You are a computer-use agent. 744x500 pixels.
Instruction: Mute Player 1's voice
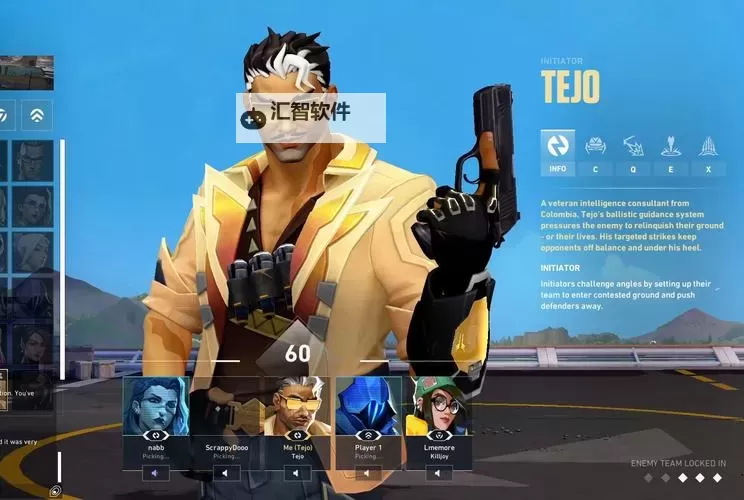pos(368,473)
